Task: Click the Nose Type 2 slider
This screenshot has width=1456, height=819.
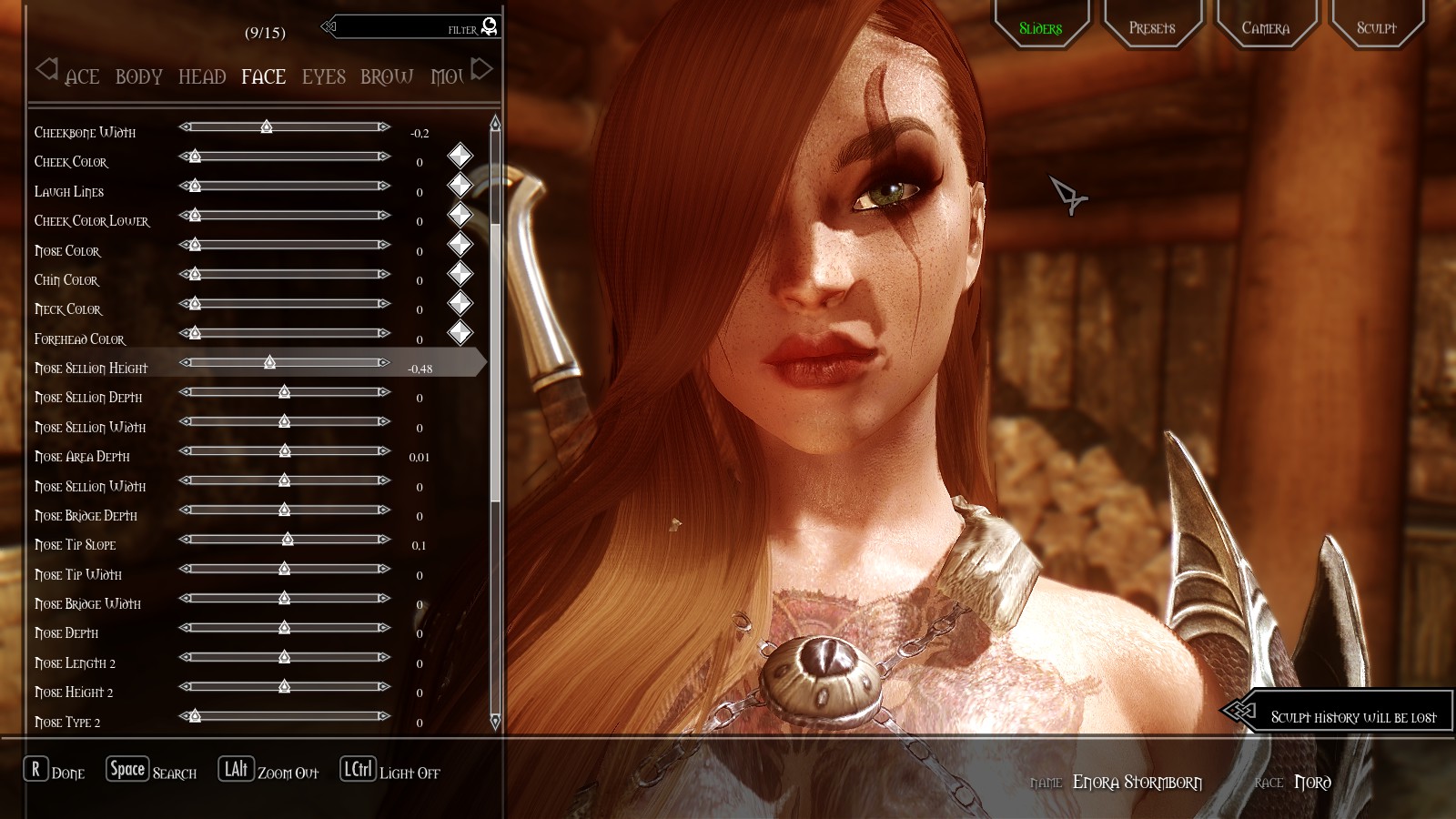Action: point(285,716)
